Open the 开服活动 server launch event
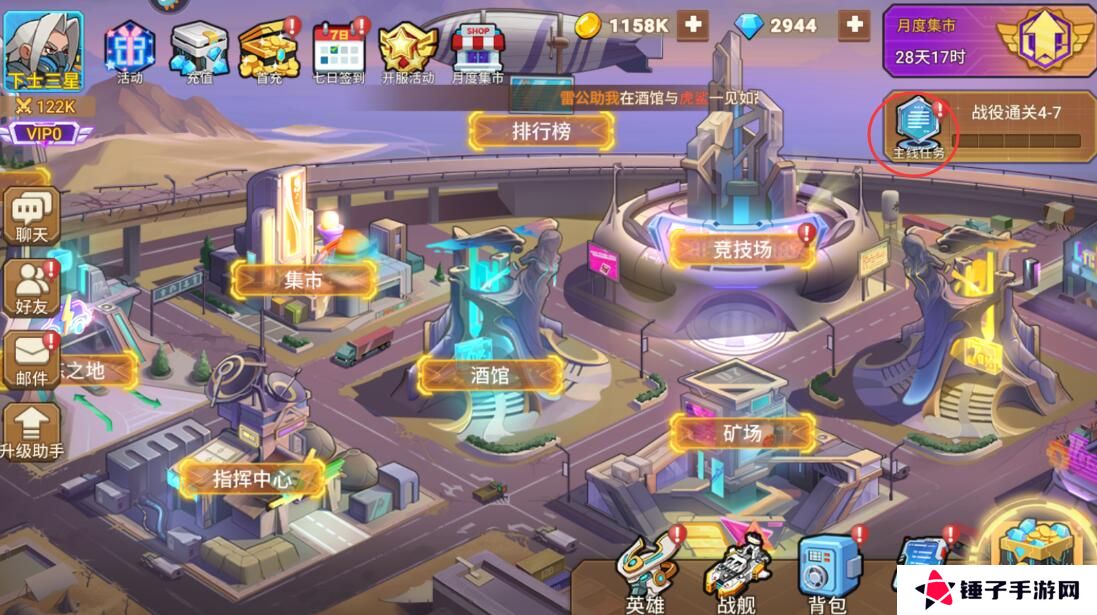This screenshot has height=615, width=1097. 408,50
